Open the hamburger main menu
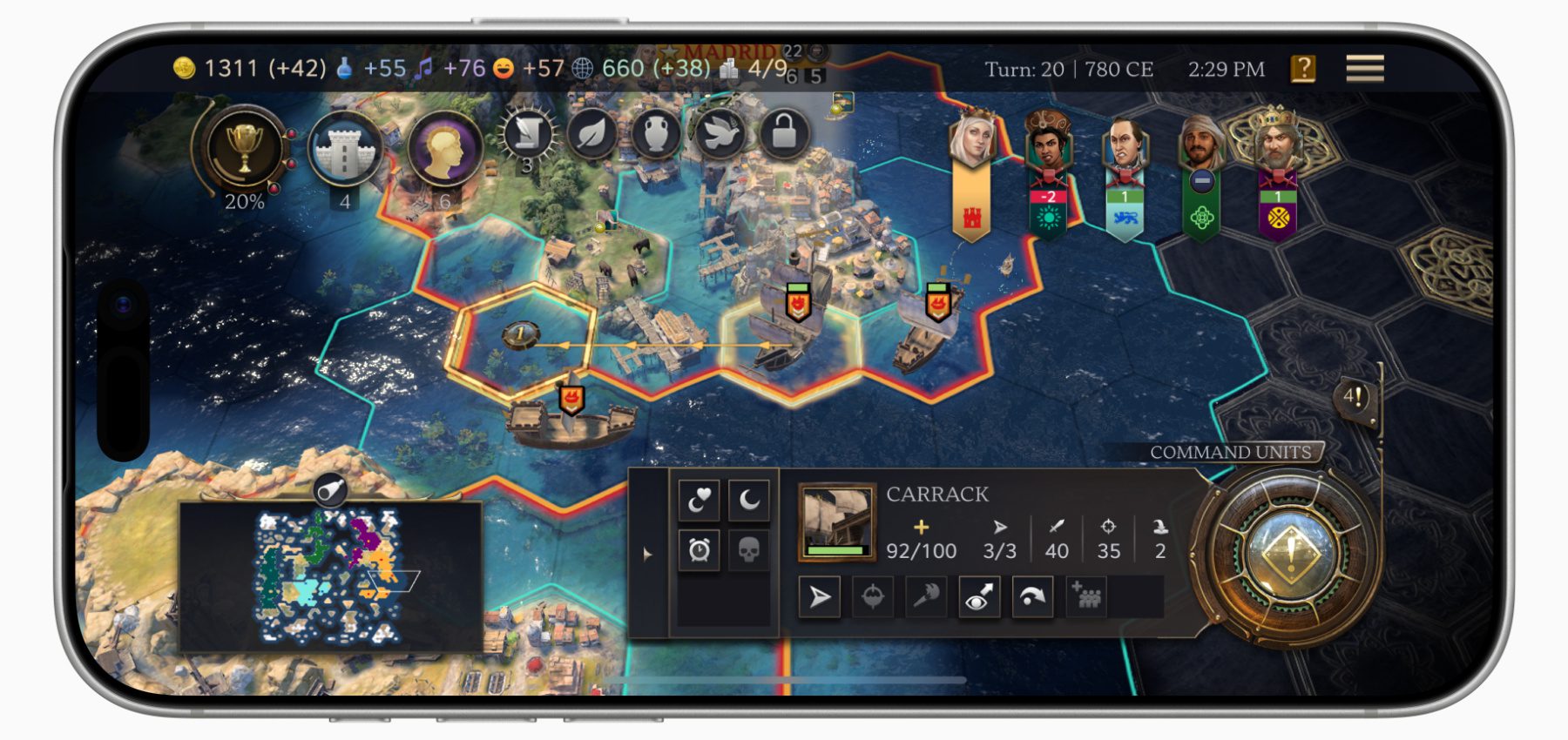 click(1364, 68)
